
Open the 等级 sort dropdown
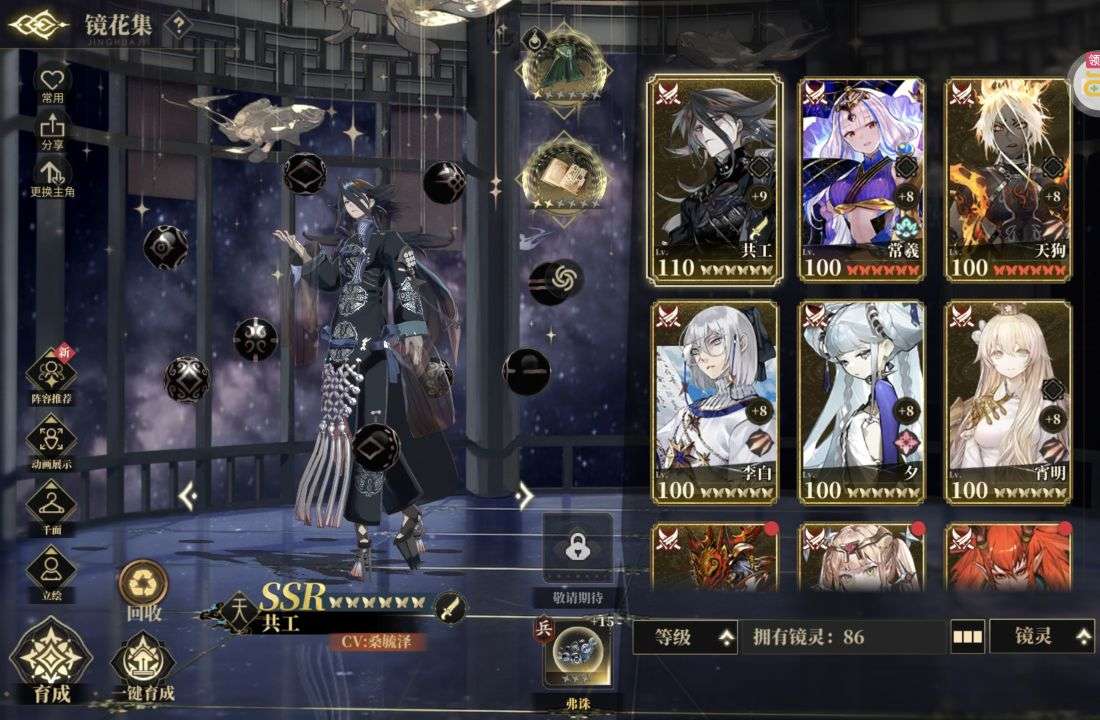tap(685, 637)
